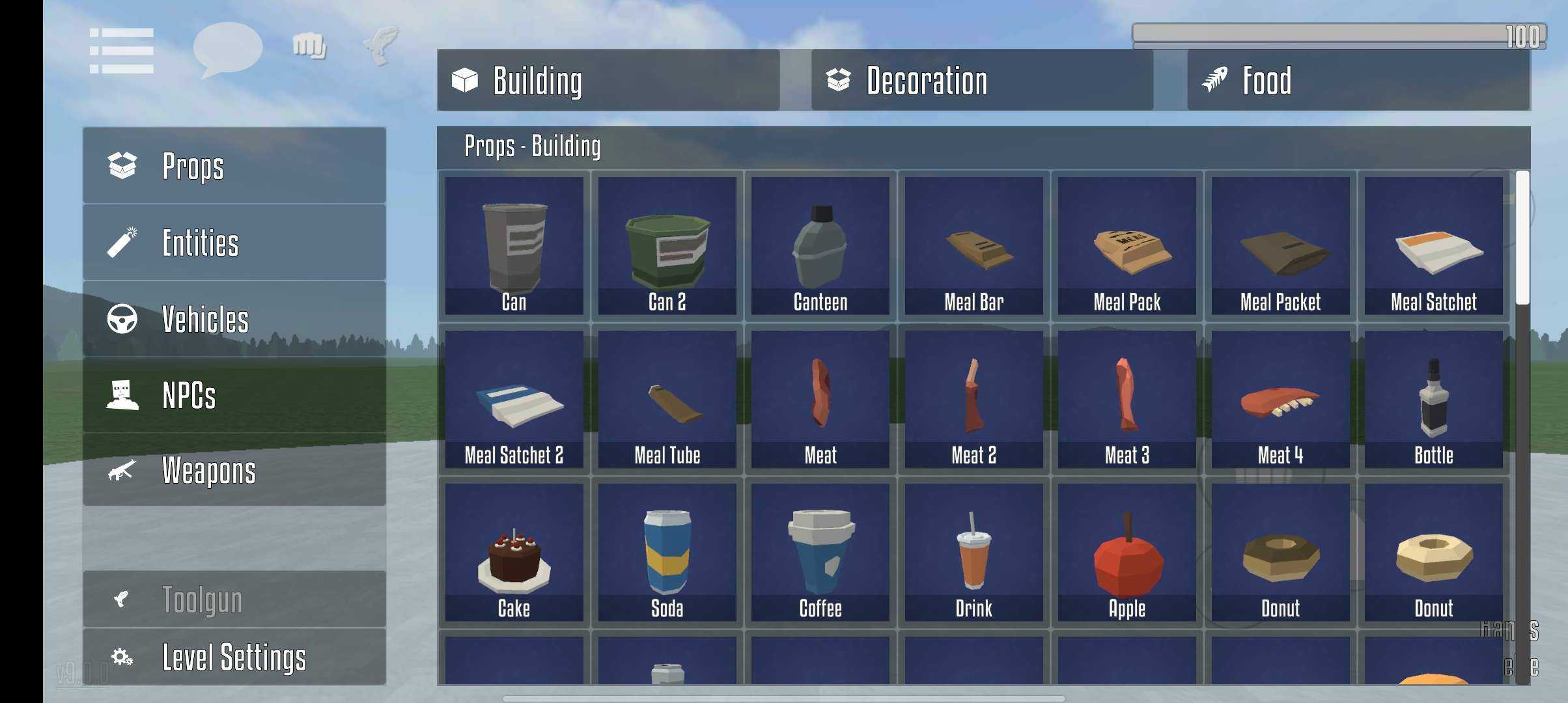Choose the Cake prop tile
Viewport: 1568px width, 703px height.
pos(514,552)
